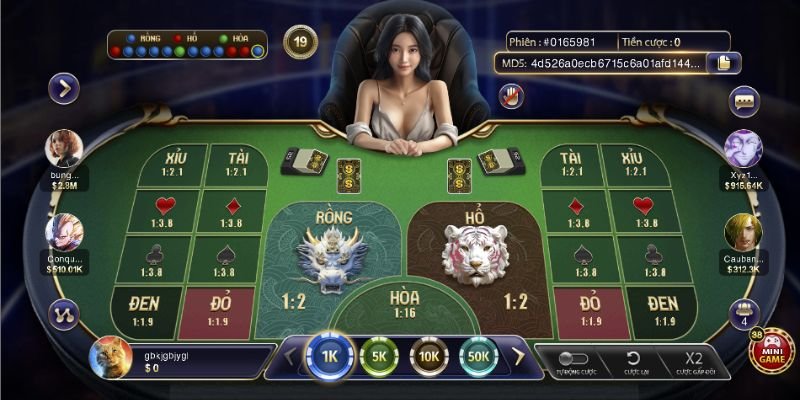Screen dimensions: 800x400
Task: Open the trend chart icon
Action: click(63, 311)
